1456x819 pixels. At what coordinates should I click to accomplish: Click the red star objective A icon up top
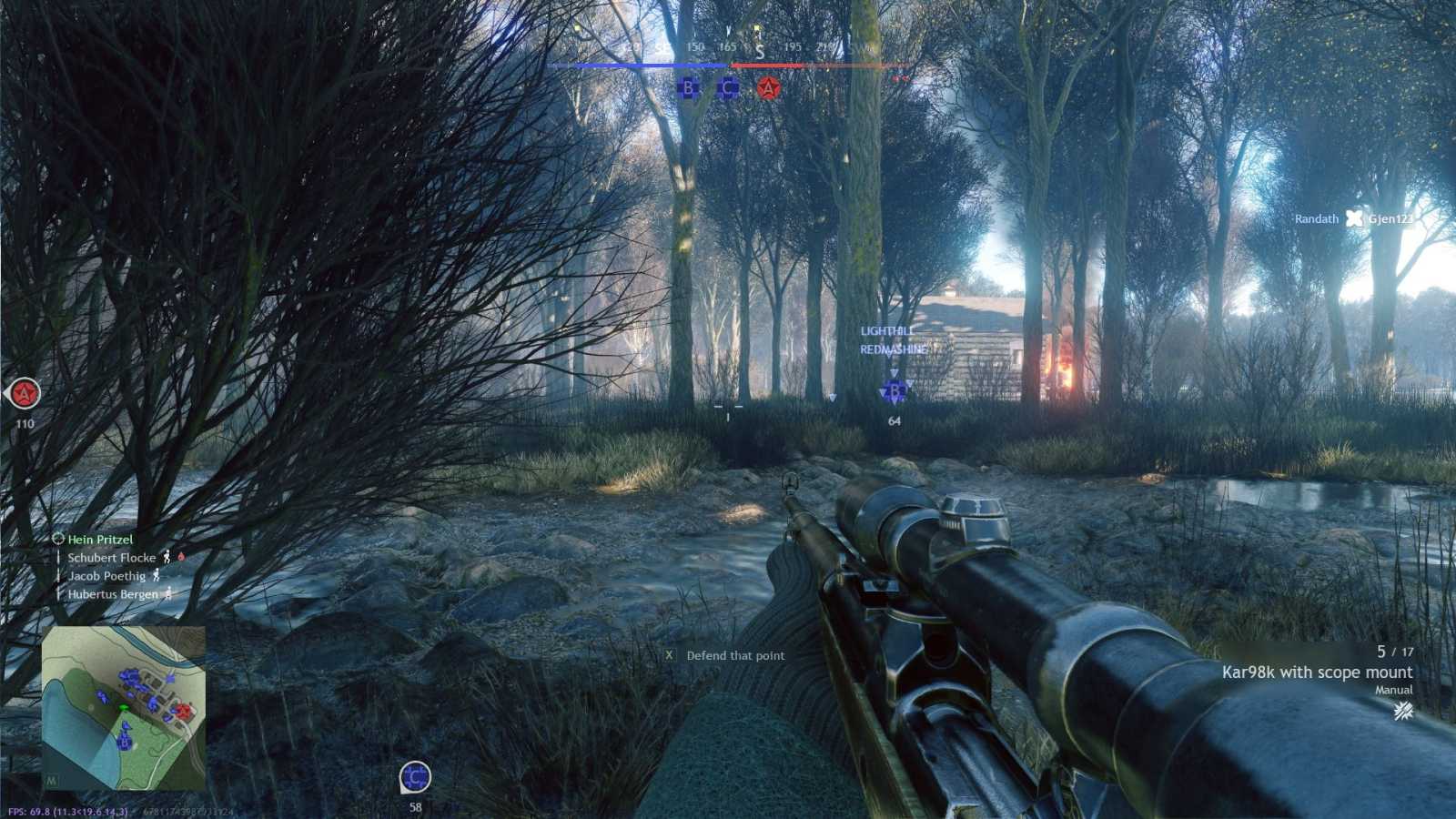click(x=767, y=88)
